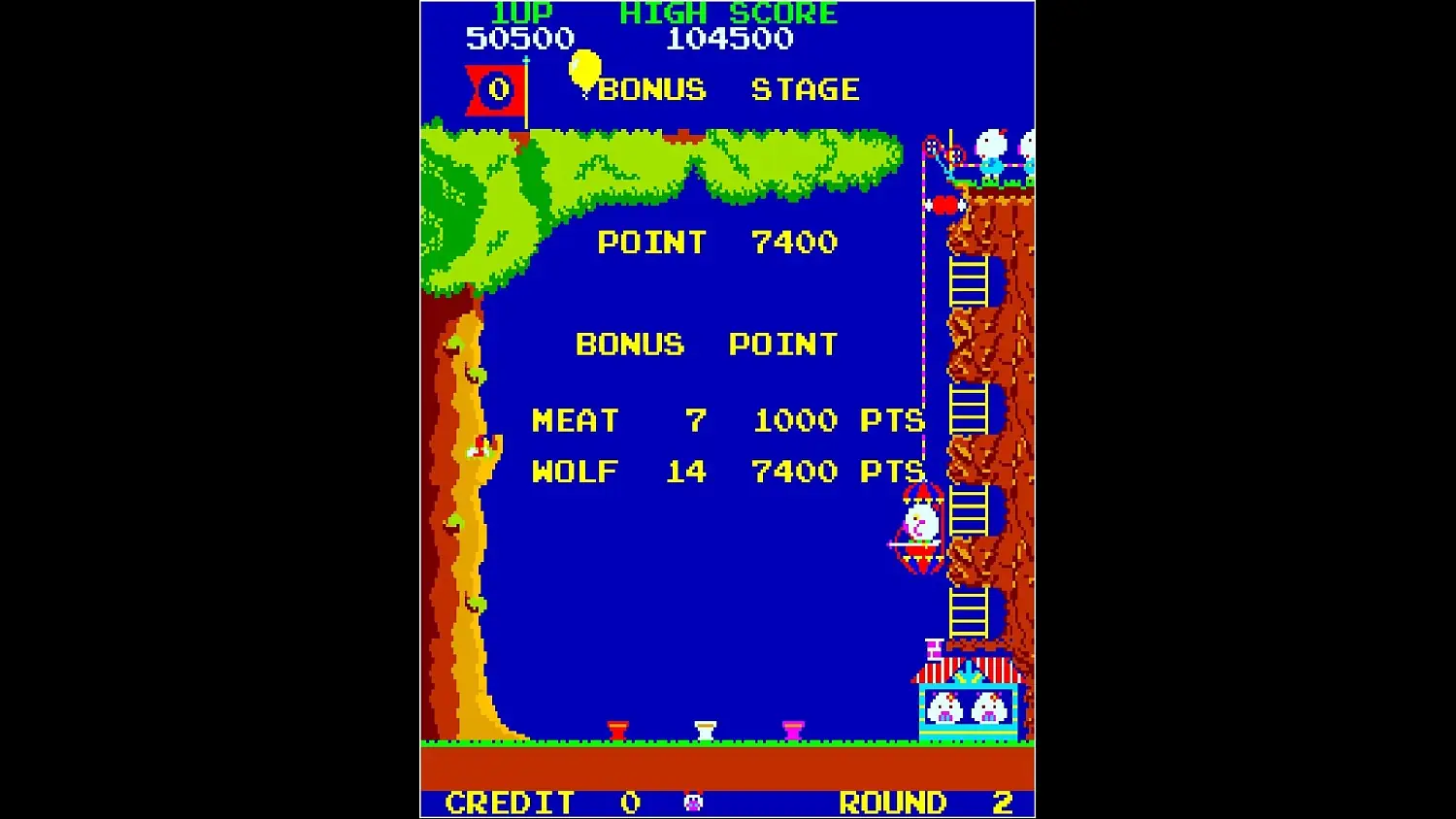This screenshot has width=1456, height=819.
Task: Select the small pig icon next to CREDIT
Action: [x=693, y=802]
